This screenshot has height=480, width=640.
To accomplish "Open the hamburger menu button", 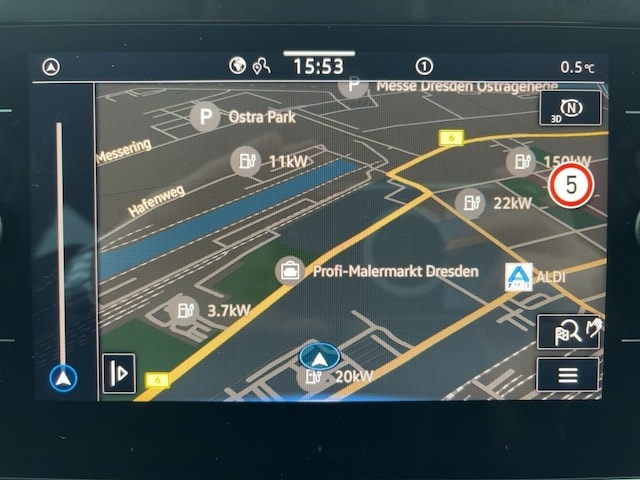I will click(567, 375).
